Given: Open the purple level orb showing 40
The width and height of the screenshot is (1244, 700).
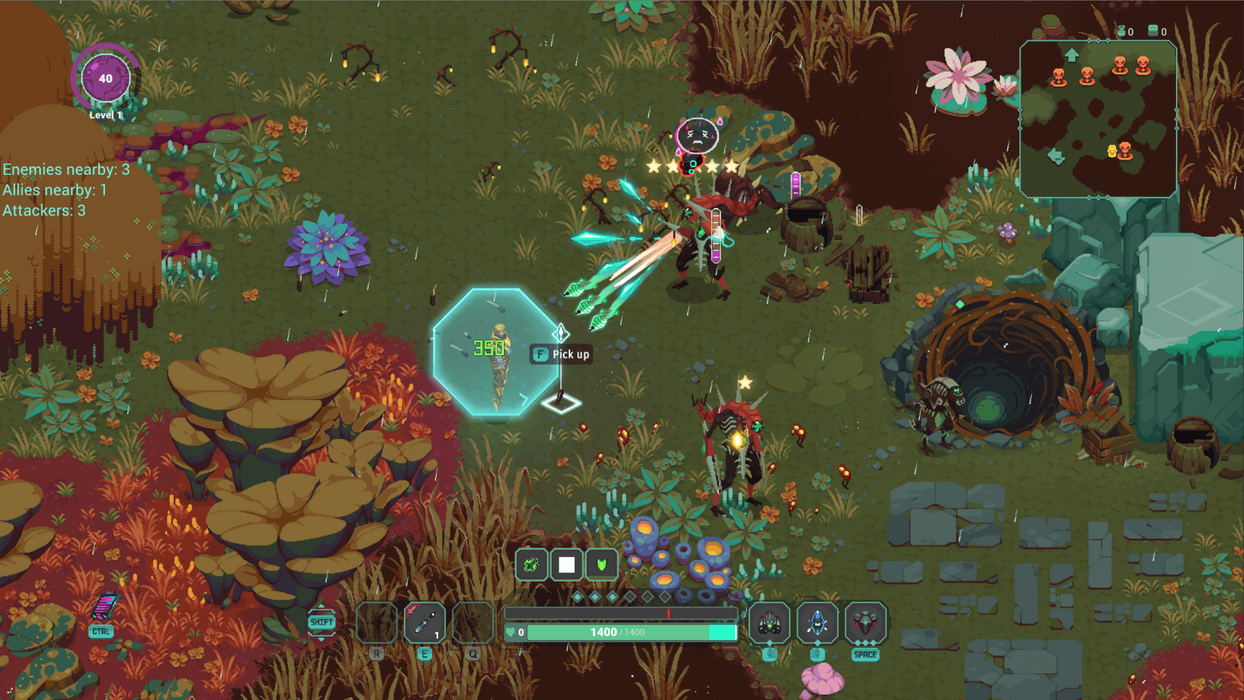Looking at the screenshot, I should [x=106, y=79].
